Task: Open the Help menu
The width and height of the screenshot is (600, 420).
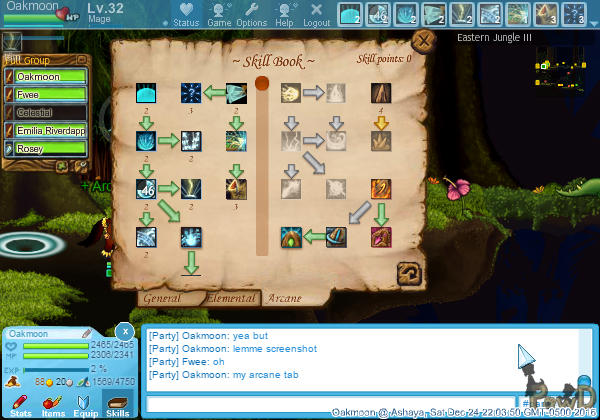Action: (x=285, y=15)
